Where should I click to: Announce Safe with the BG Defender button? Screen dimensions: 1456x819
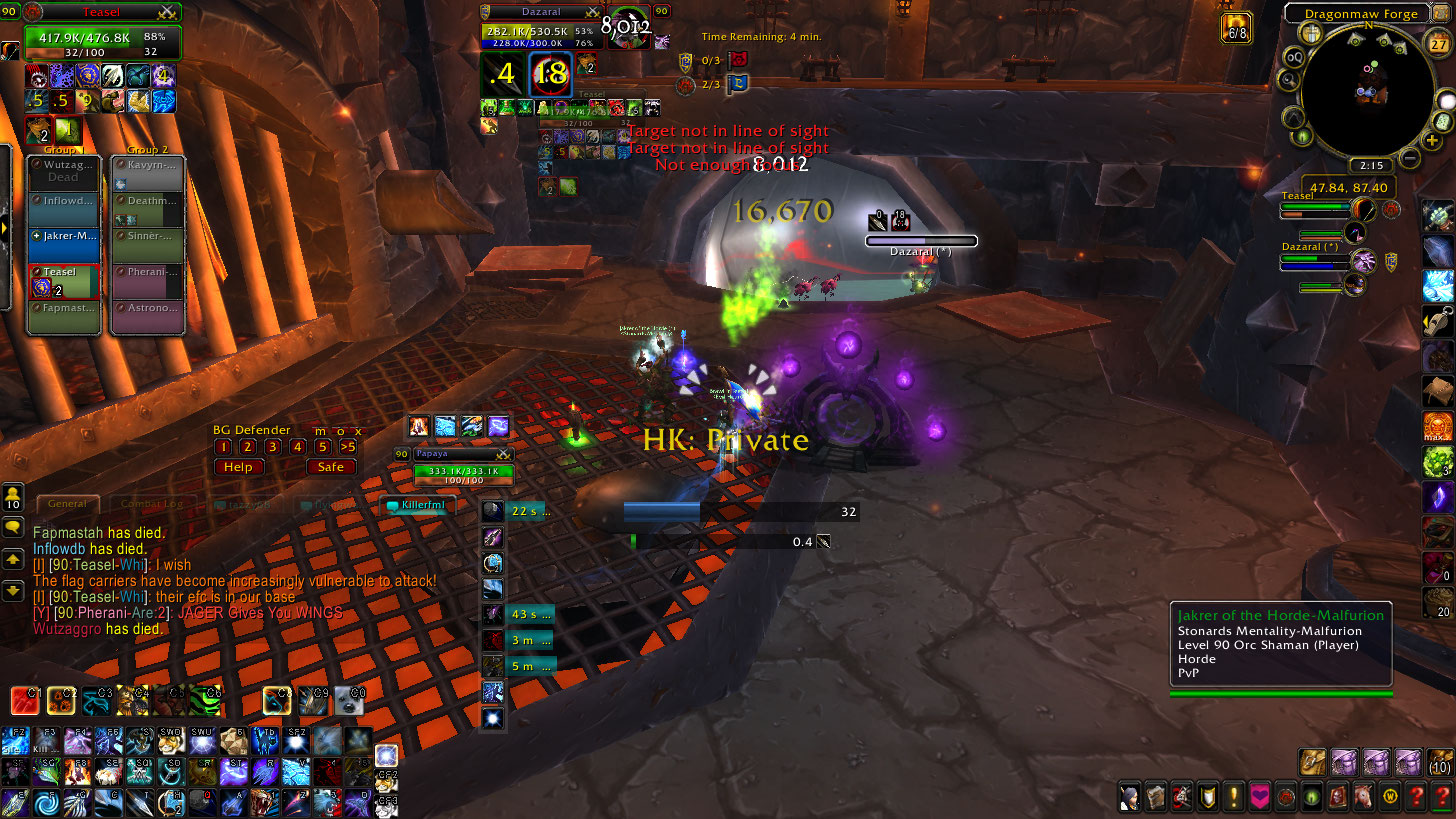[331, 467]
